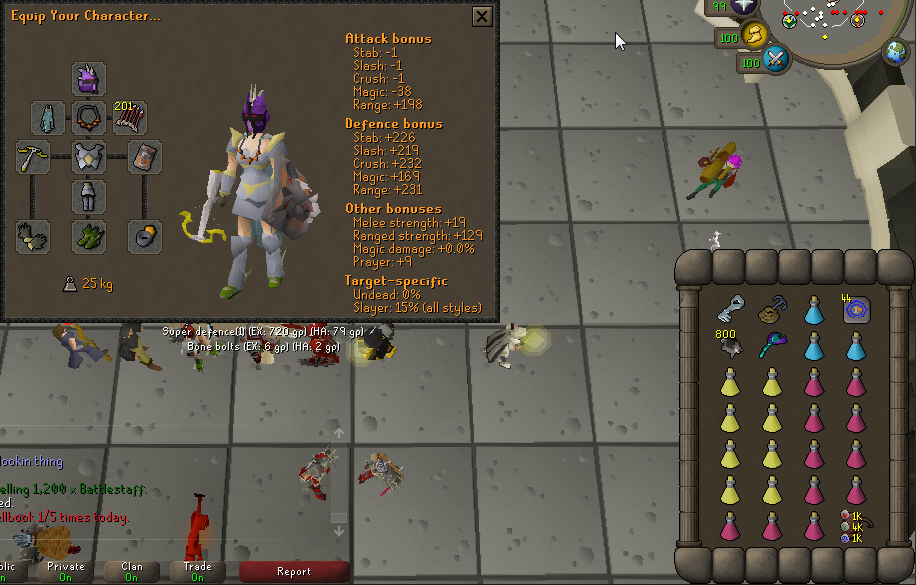The height and width of the screenshot is (585, 916).
Task: Select the crossbow weapon slot
Action: (33, 157)
